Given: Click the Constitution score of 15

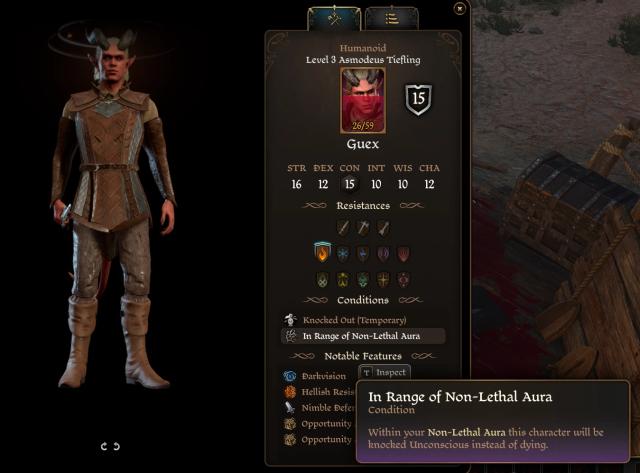Looking at the screenshot, I should coord(349,183).
